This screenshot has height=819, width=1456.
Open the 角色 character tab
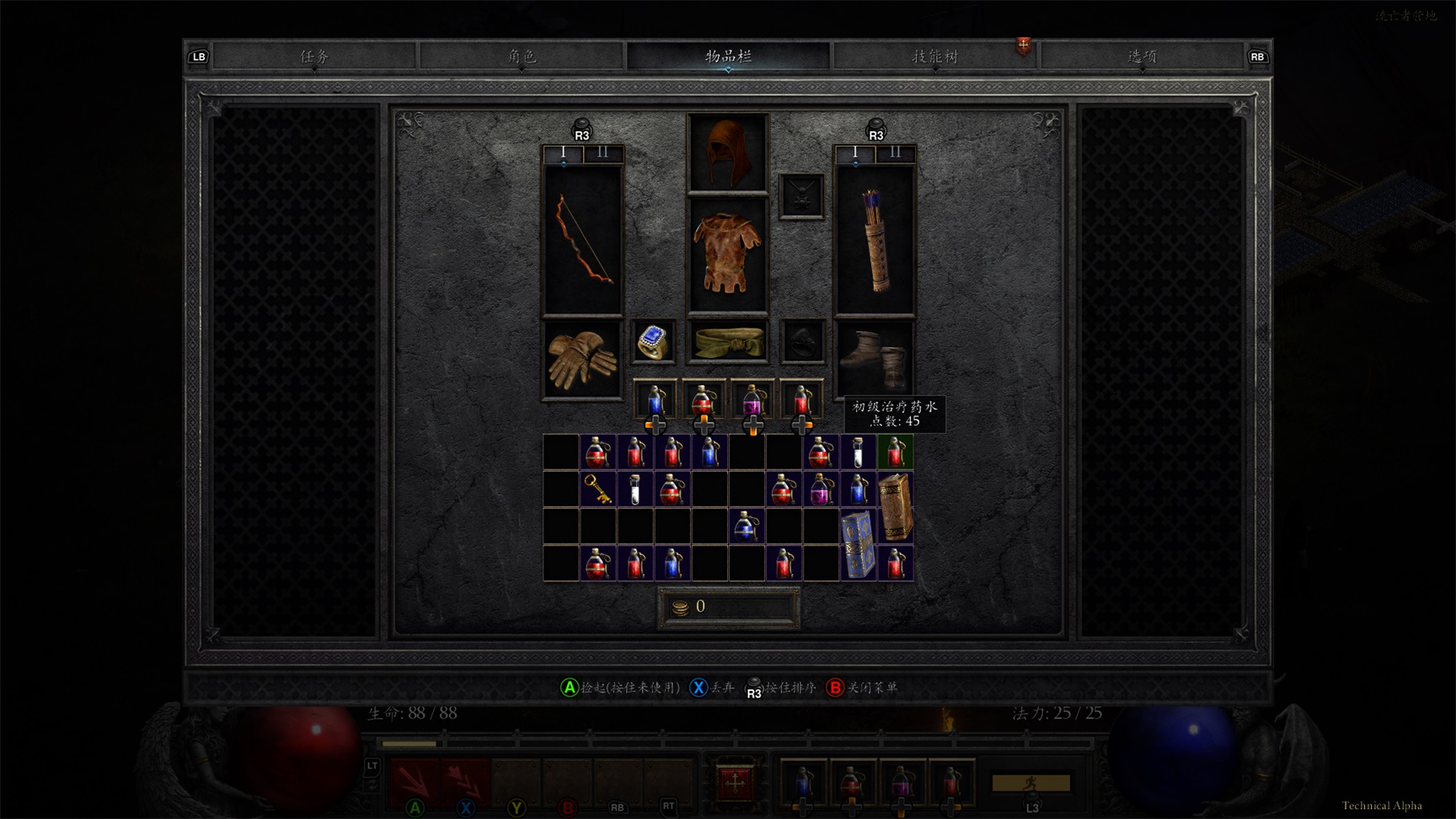(522, 56)
